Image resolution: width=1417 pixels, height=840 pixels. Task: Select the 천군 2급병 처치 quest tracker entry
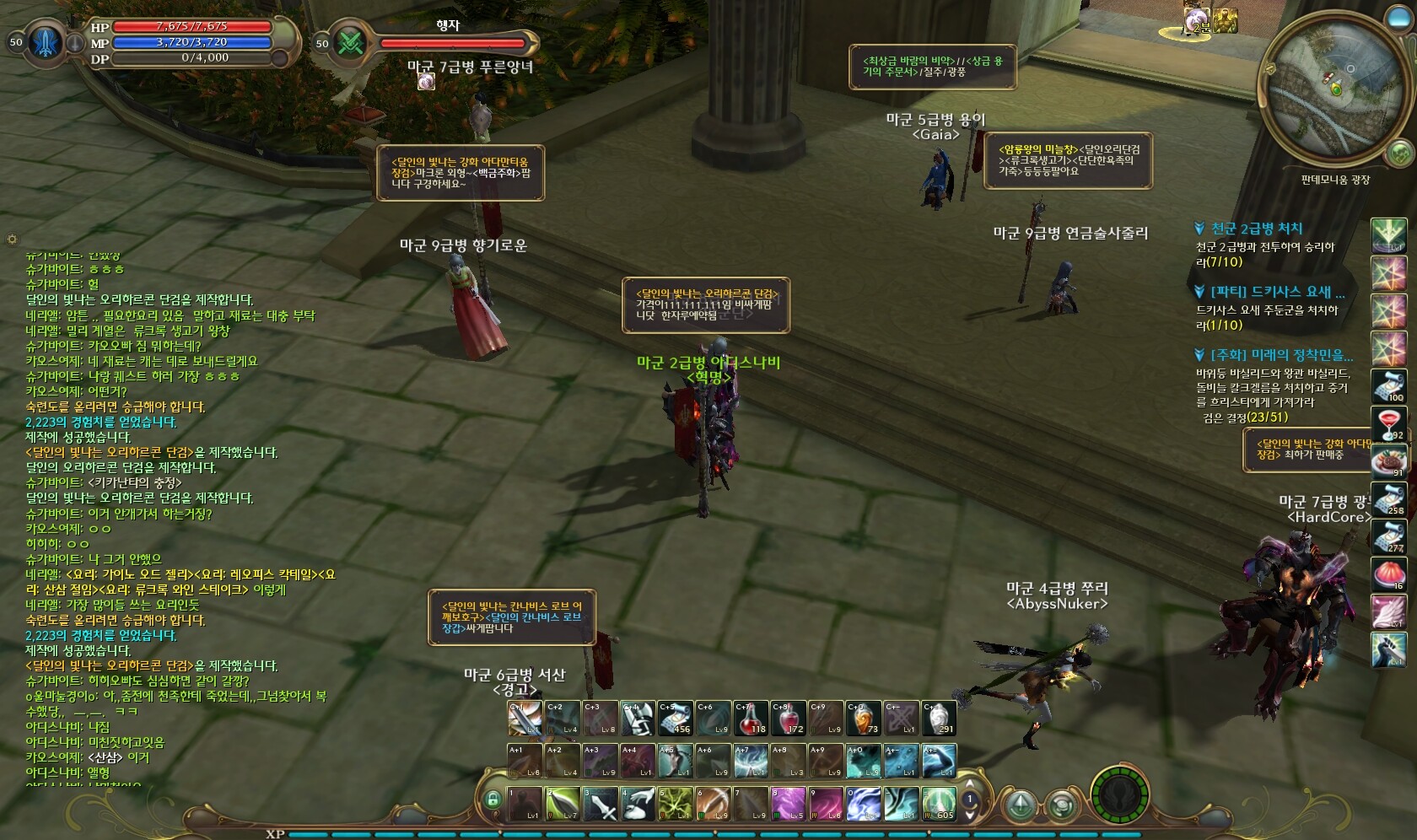pyautogui.click(x=1257, y=229)
